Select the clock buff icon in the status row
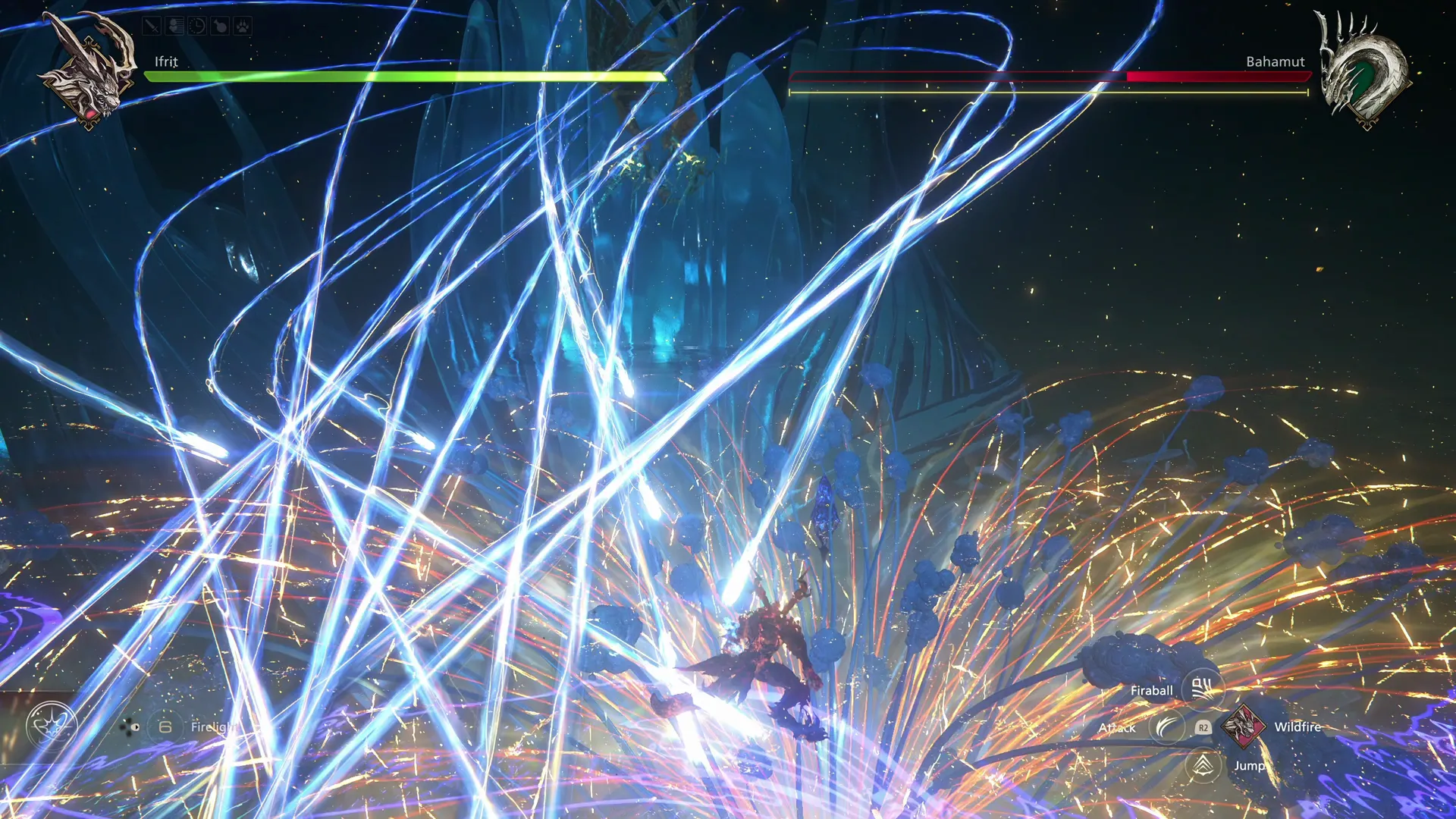The image size is (1456, 819). (x=196, y=26)
